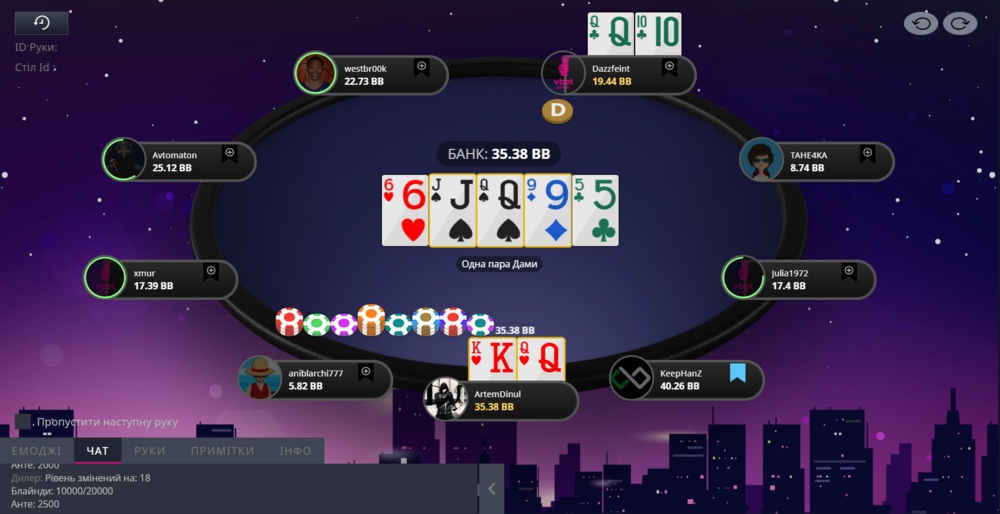This screenshot has width=1000, height=514.
Task: Open aniblarchi777's note tag
Action: (x=365, y=372)
